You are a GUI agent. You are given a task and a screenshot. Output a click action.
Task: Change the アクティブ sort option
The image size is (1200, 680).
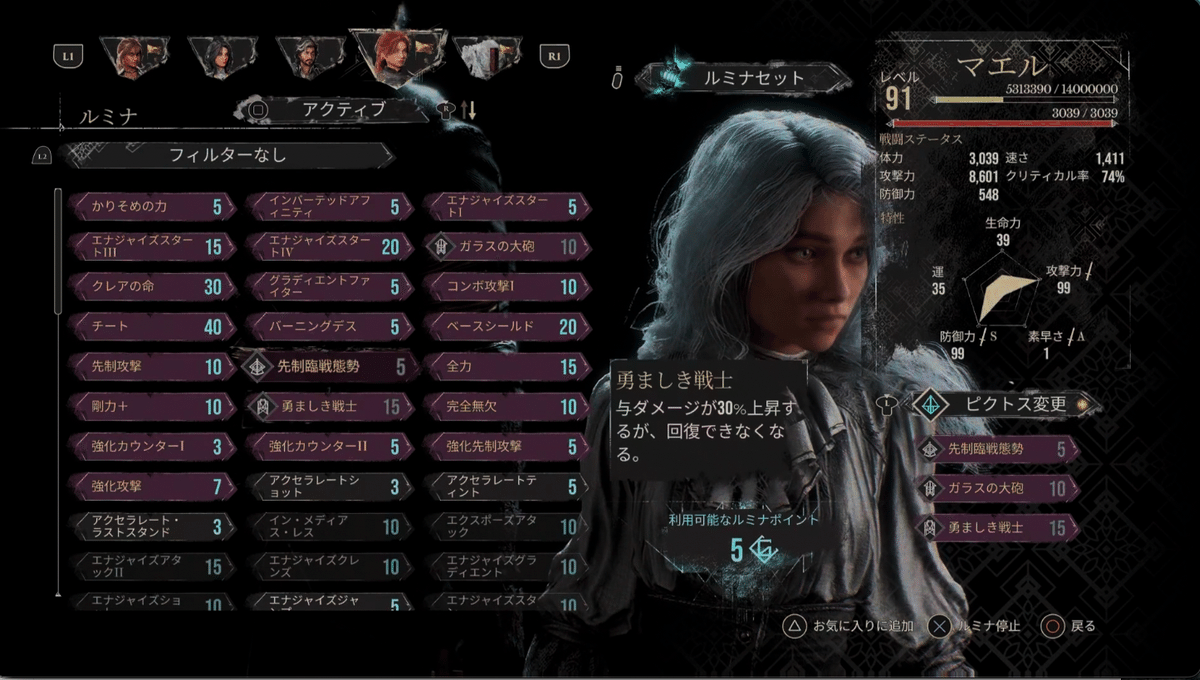point(342,109)
